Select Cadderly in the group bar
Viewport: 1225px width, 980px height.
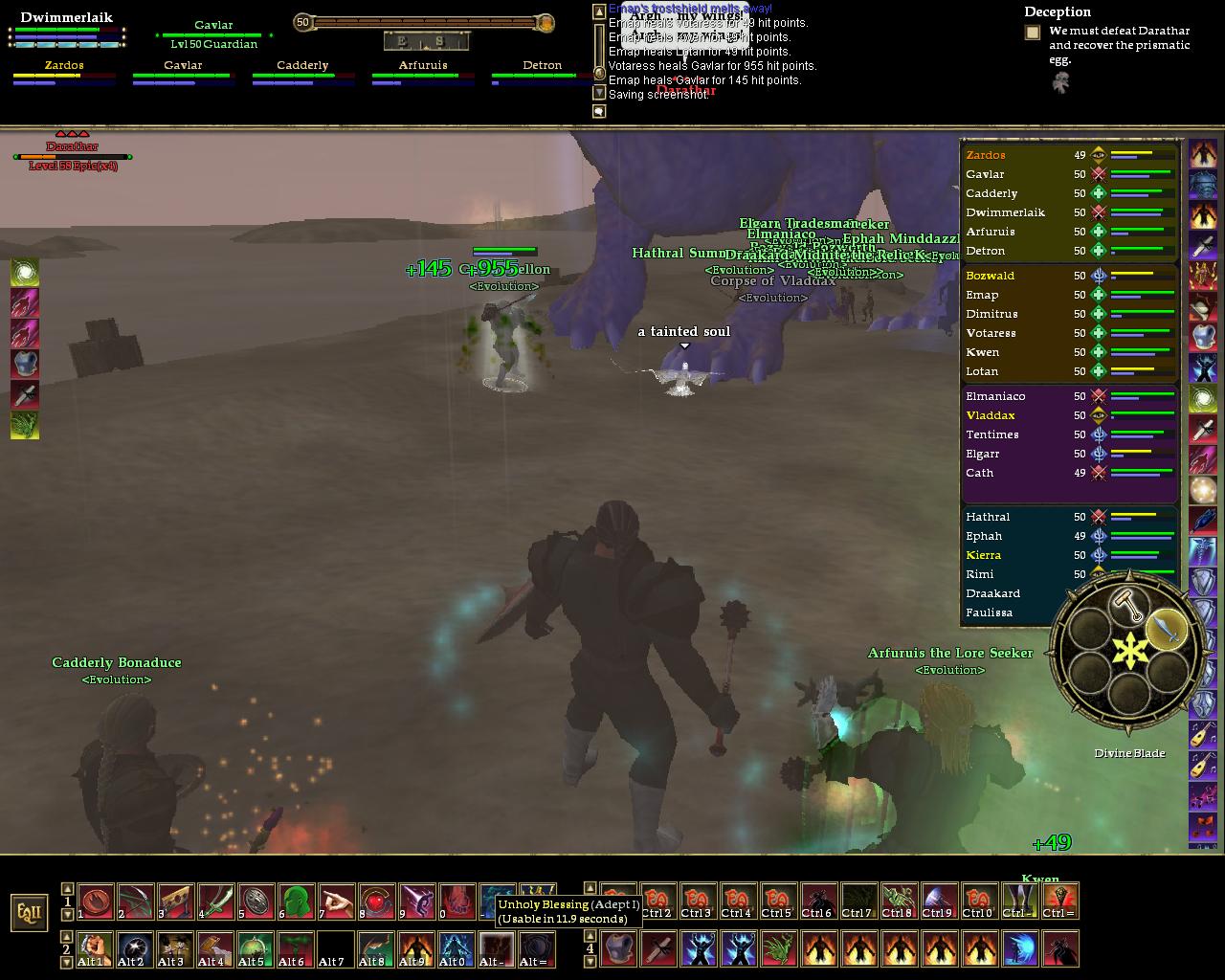pyautogui.click(x=302, y=66)
